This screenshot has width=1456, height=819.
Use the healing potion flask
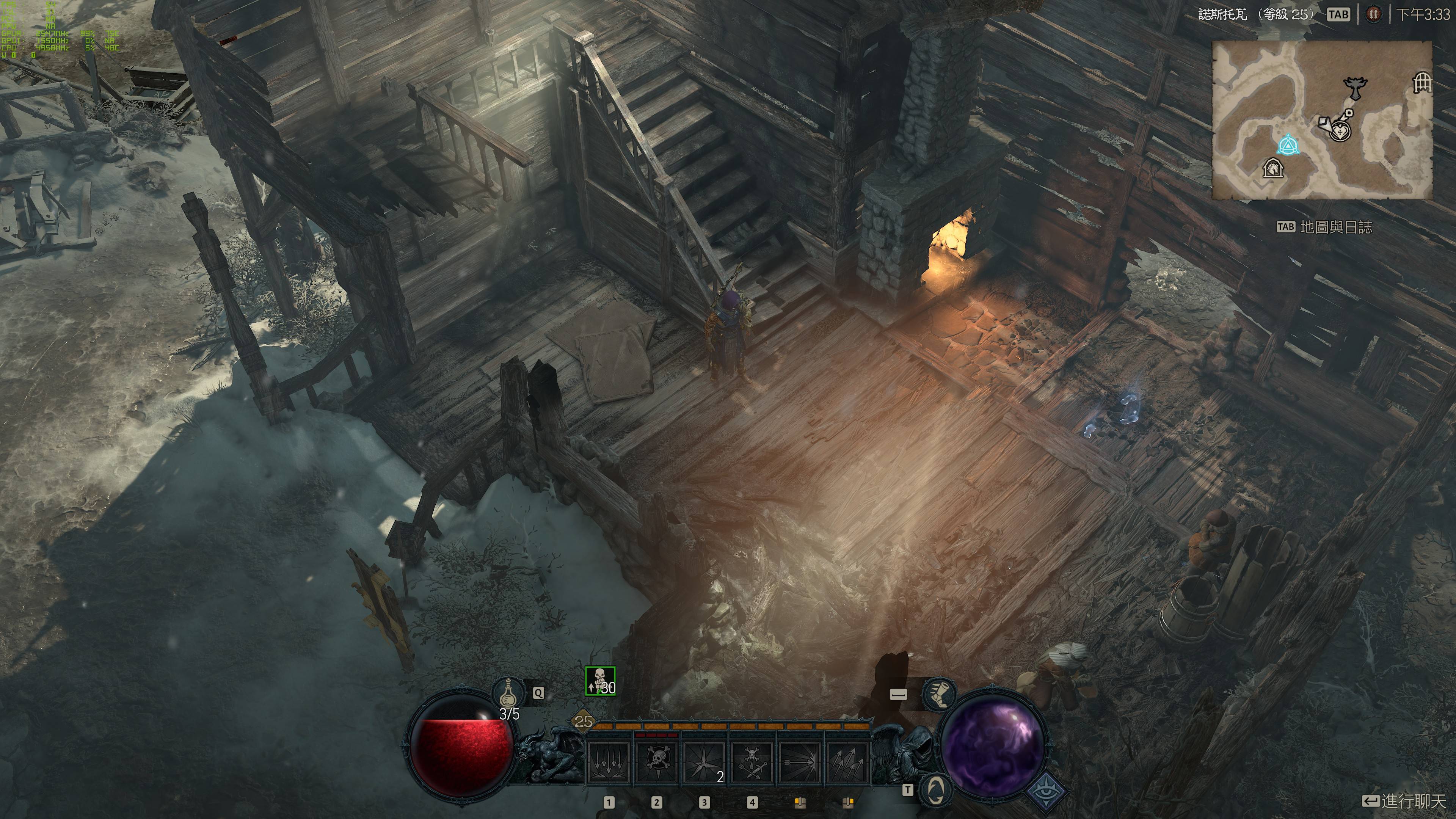pos(509,693)
